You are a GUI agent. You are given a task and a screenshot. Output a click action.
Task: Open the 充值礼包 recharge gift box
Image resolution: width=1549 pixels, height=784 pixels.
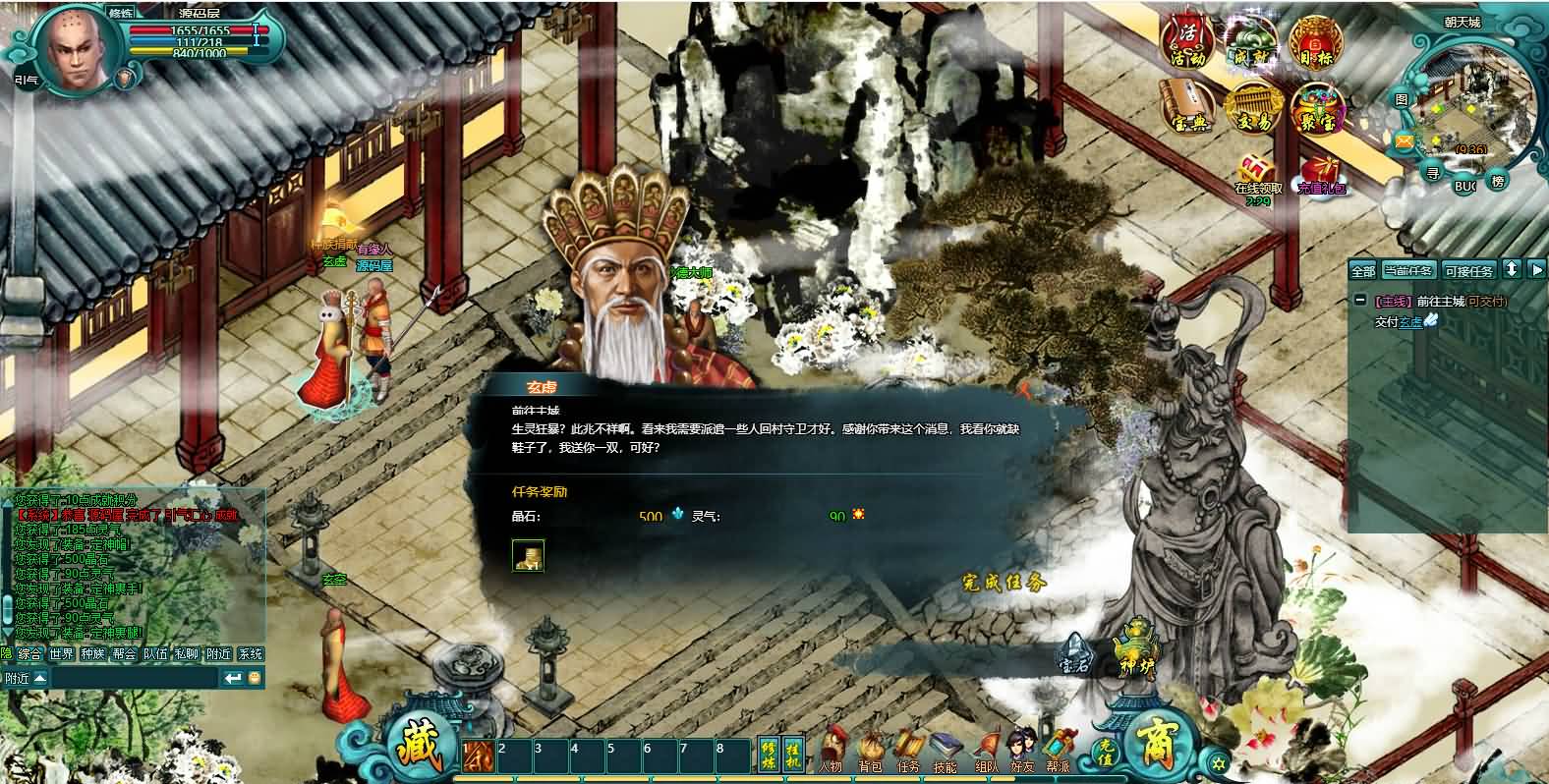pyautogui.click(x=1321, y=174)
